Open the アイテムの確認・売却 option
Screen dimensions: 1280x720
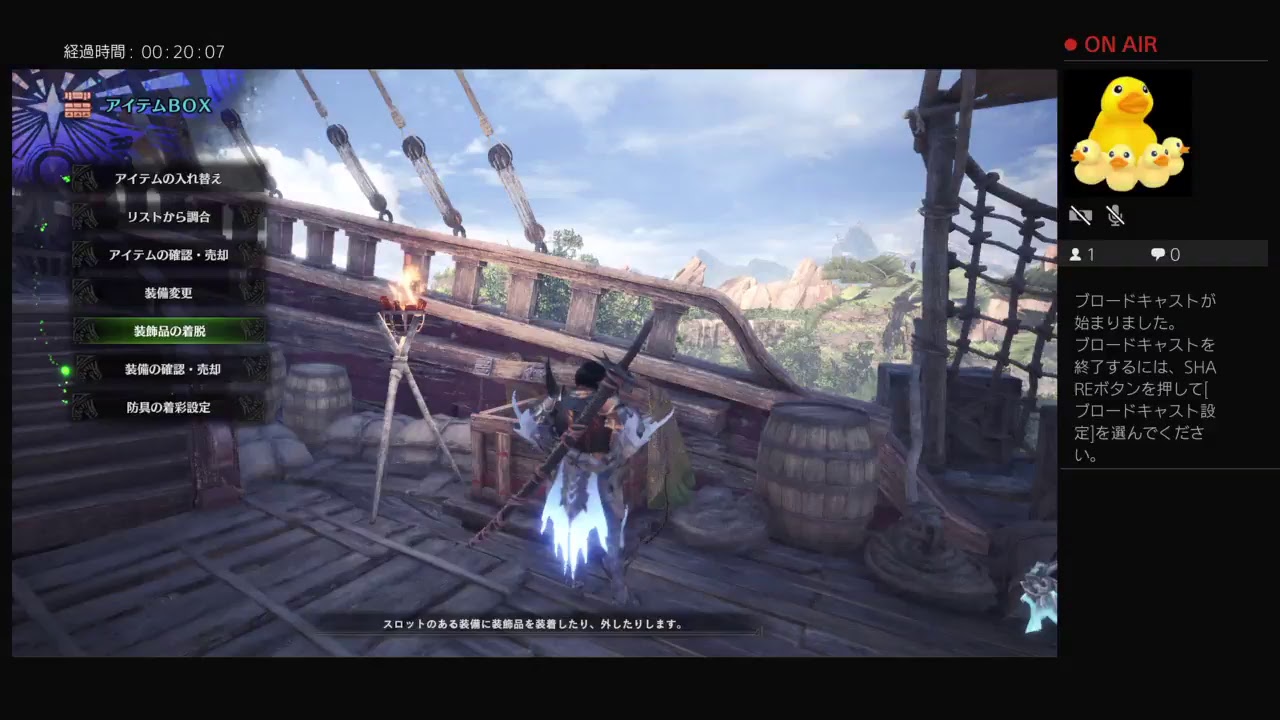(167, 255)
